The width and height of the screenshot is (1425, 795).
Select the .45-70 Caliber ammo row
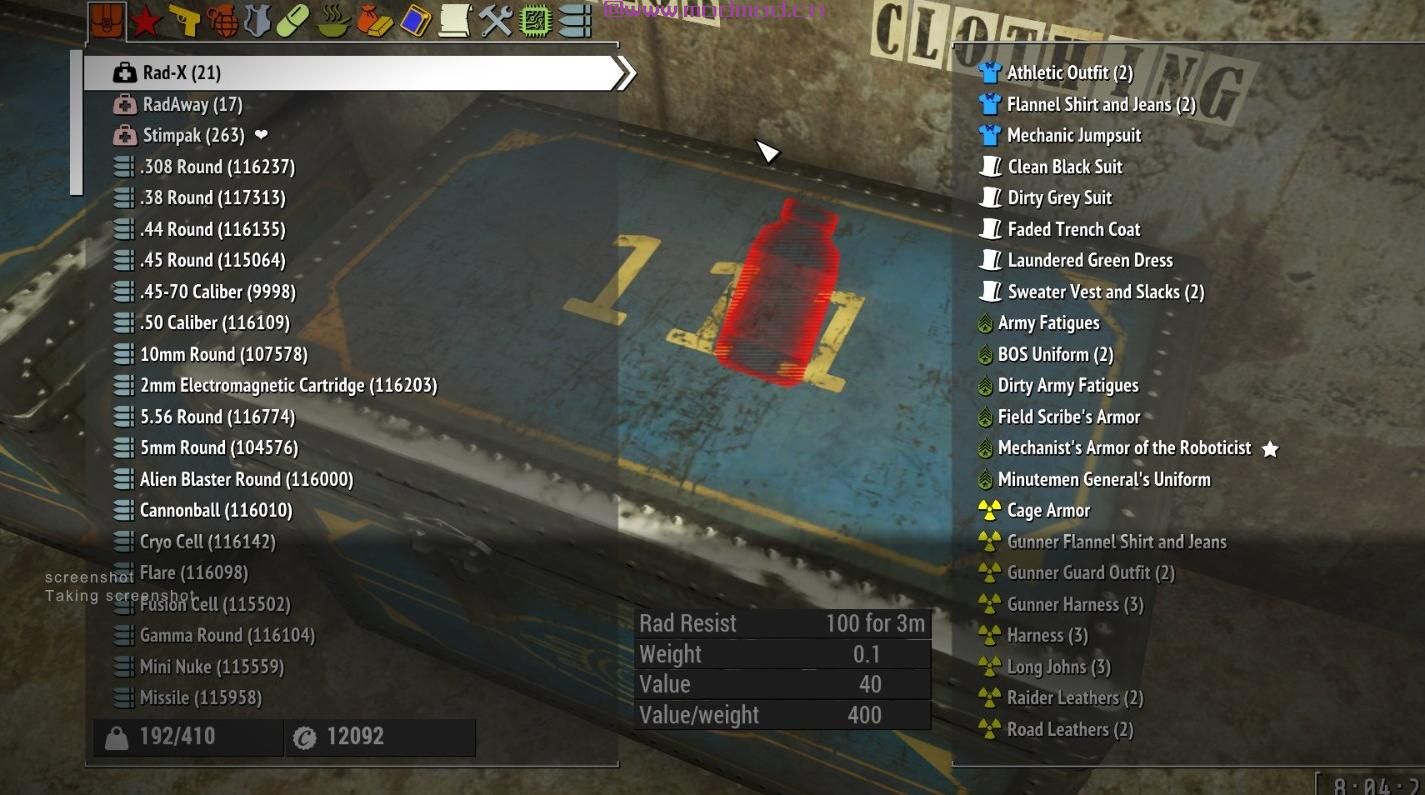217,292
